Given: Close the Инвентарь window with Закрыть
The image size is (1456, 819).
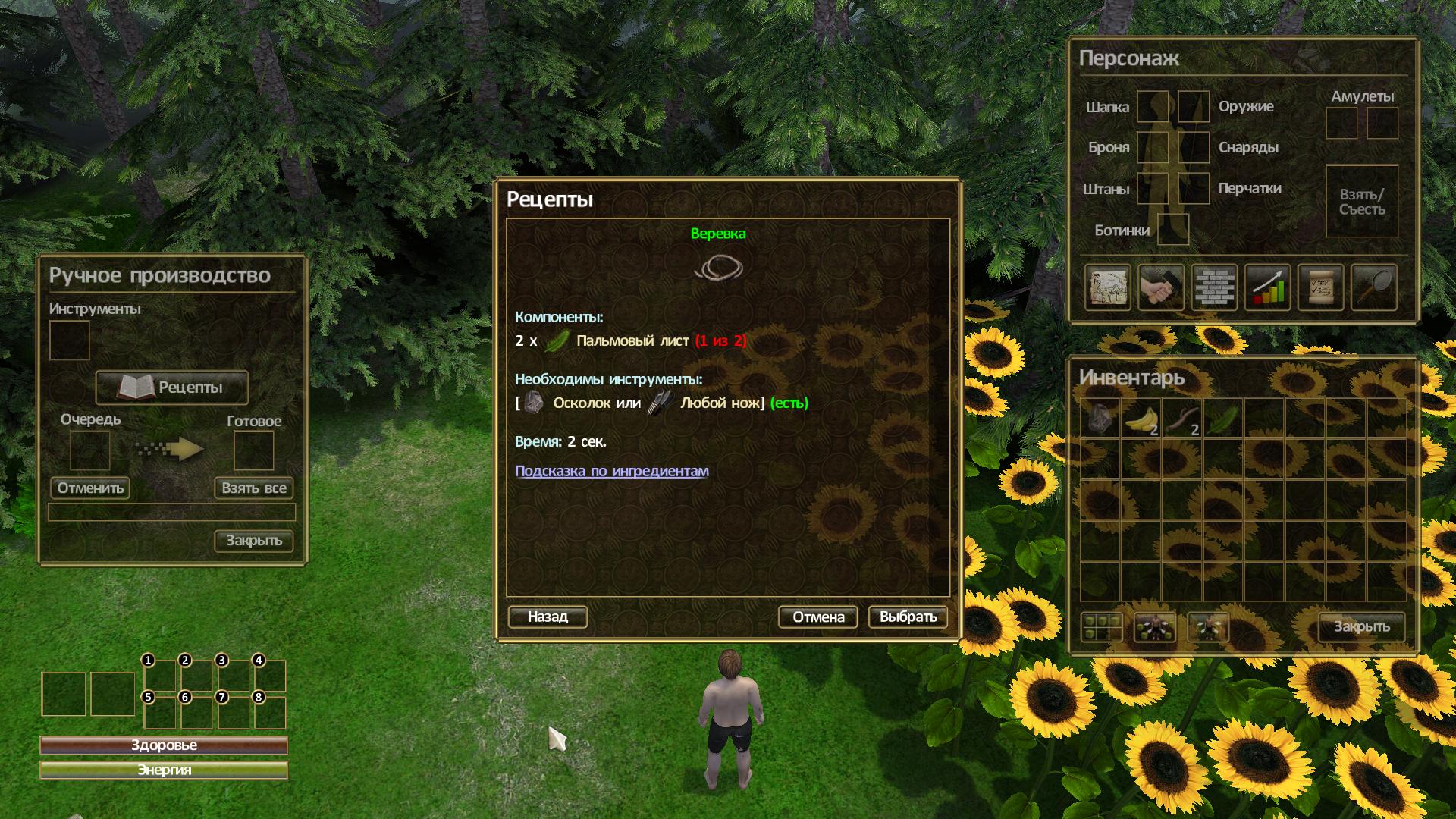Looking at the screenshot, I should tap(1361, 627).
